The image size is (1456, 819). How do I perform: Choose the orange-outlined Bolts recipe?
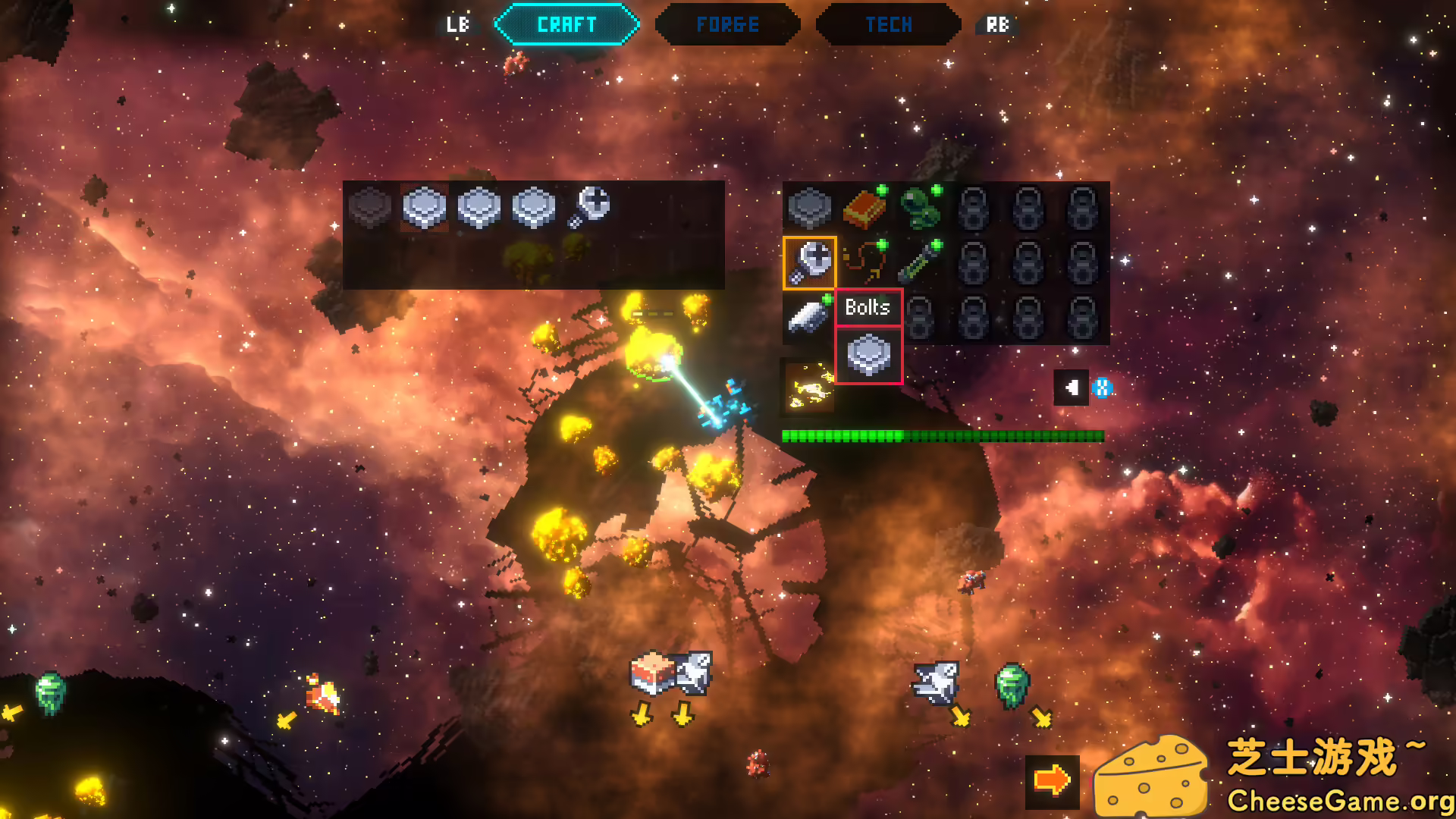pos(809,262)
